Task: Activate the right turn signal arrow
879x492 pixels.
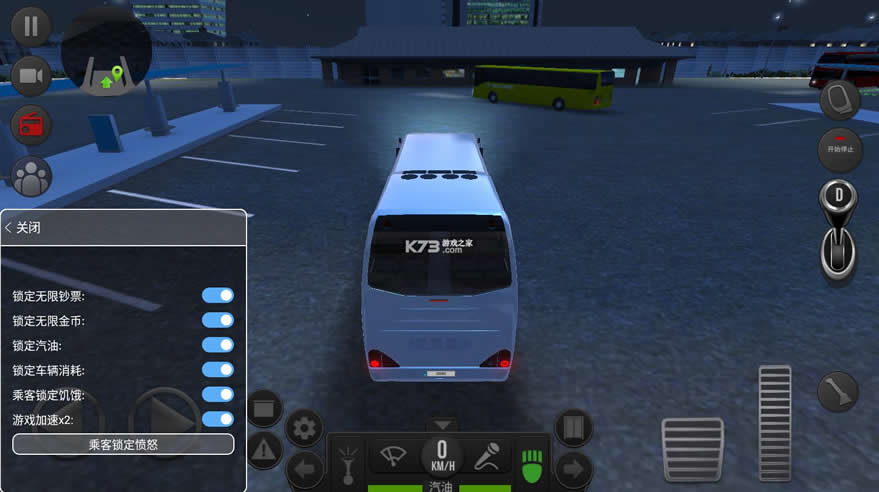Action: (574, 467)
